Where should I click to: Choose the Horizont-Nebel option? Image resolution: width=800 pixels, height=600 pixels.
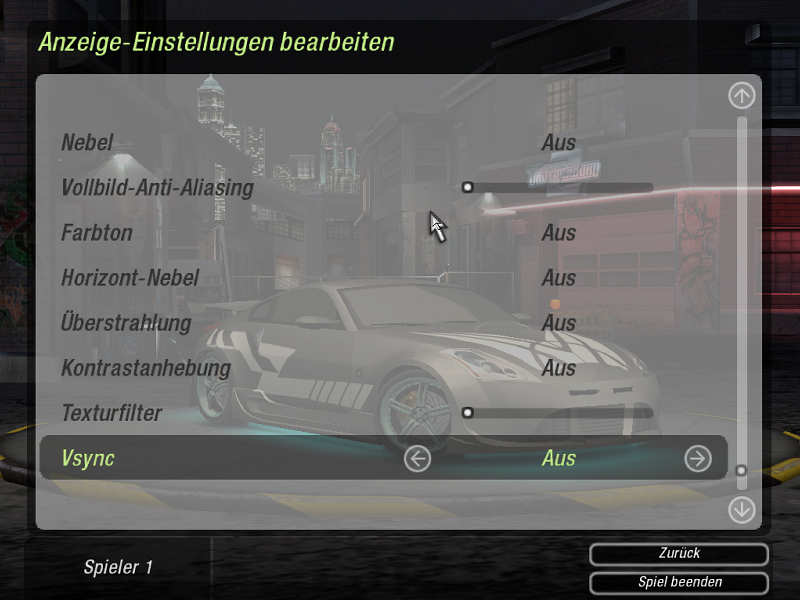point(130,278)
